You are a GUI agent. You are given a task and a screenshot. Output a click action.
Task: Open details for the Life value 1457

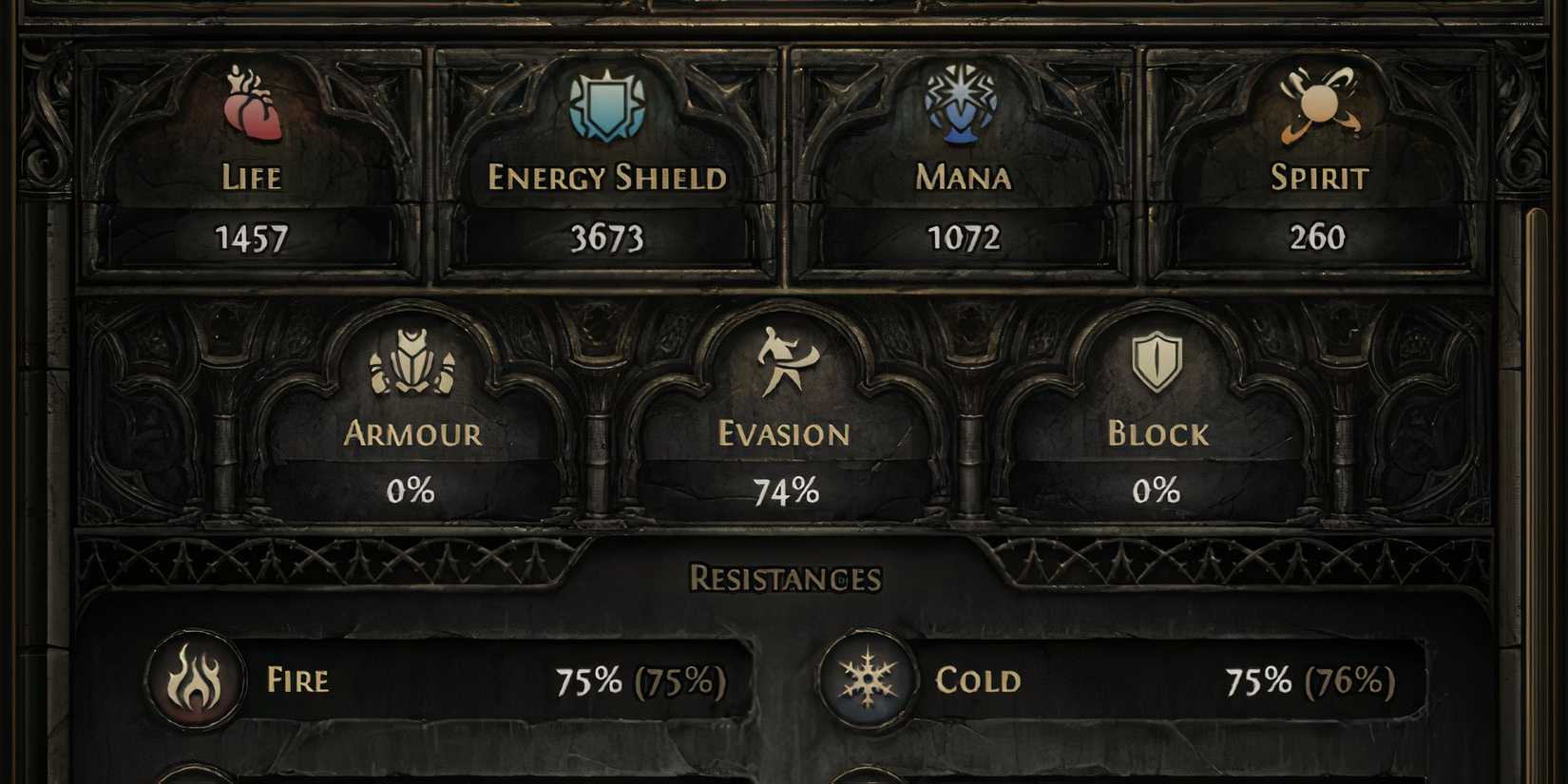pyautogui.click(x=250, y=240)
